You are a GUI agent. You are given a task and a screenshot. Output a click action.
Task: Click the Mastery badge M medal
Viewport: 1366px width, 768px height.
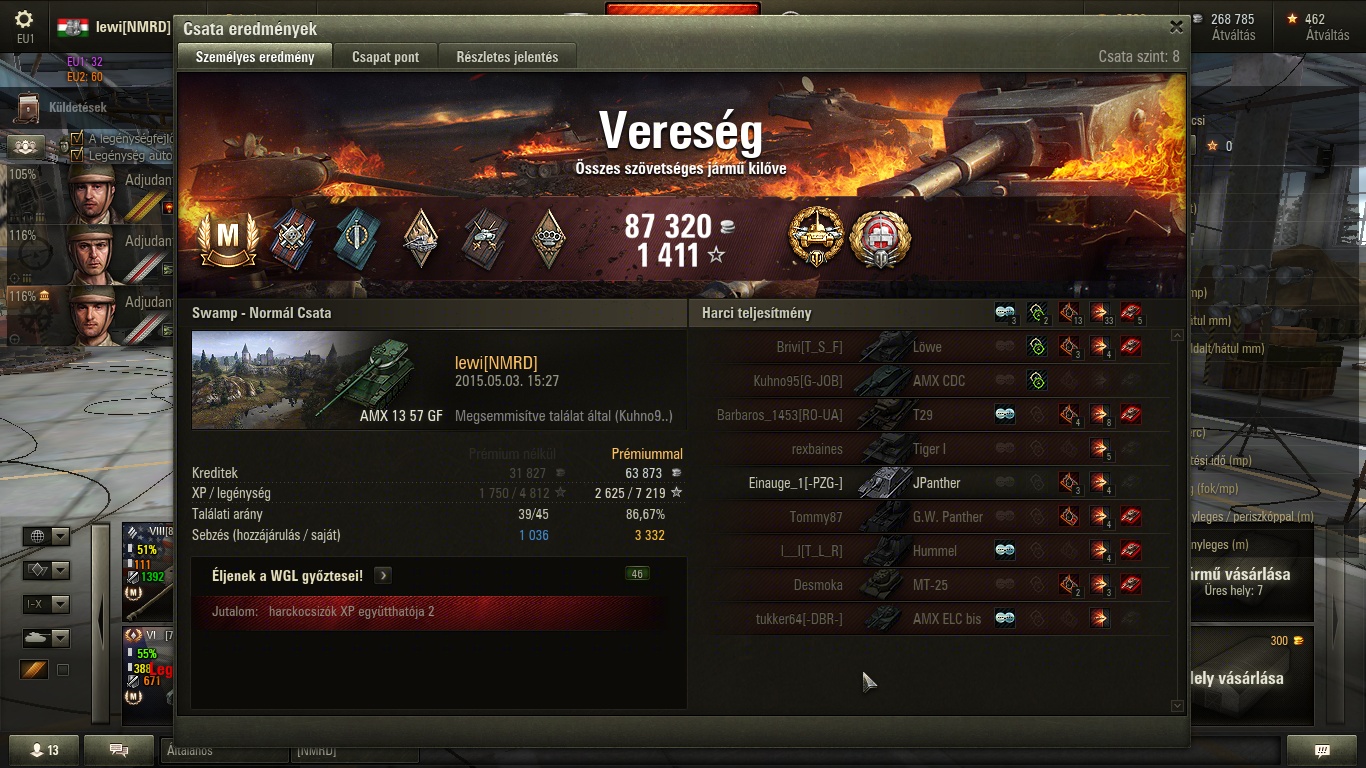(x=229, y=239)
